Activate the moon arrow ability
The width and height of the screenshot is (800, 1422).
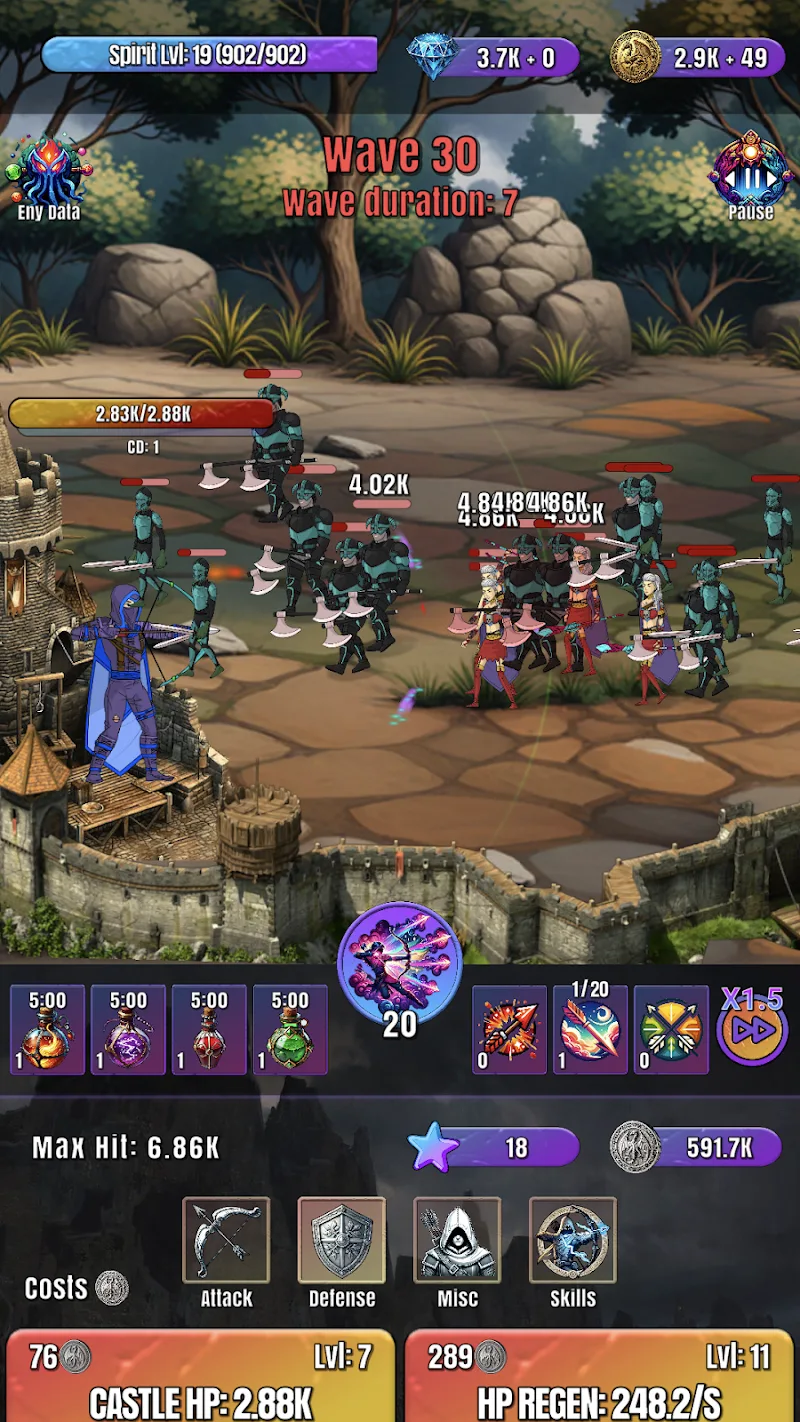pos(590,1030)
